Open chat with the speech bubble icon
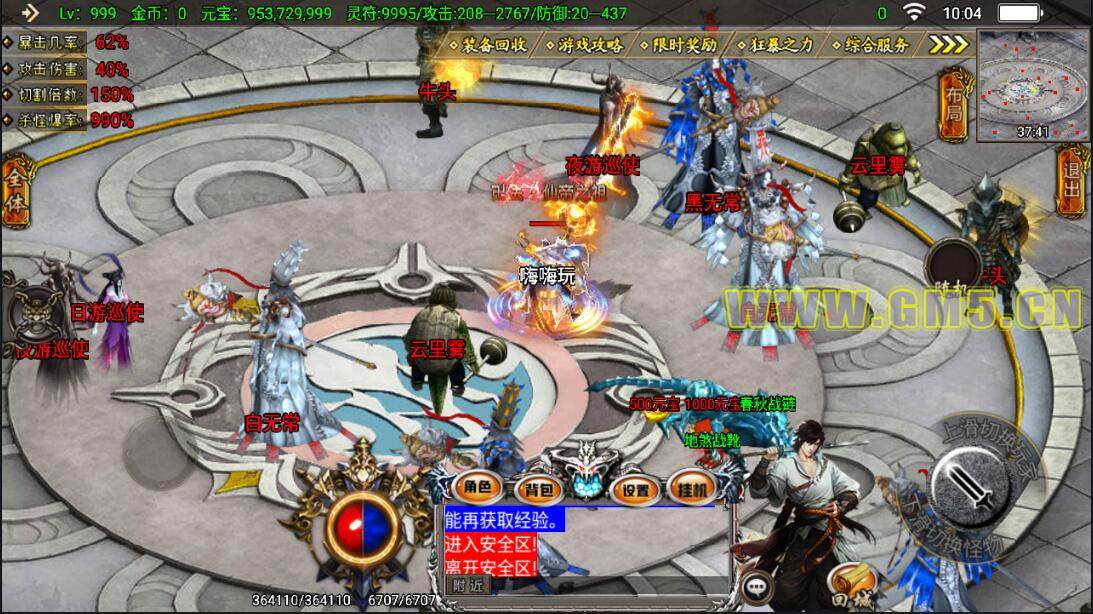This screenshot has height=614, width=1093. point(759,586)
